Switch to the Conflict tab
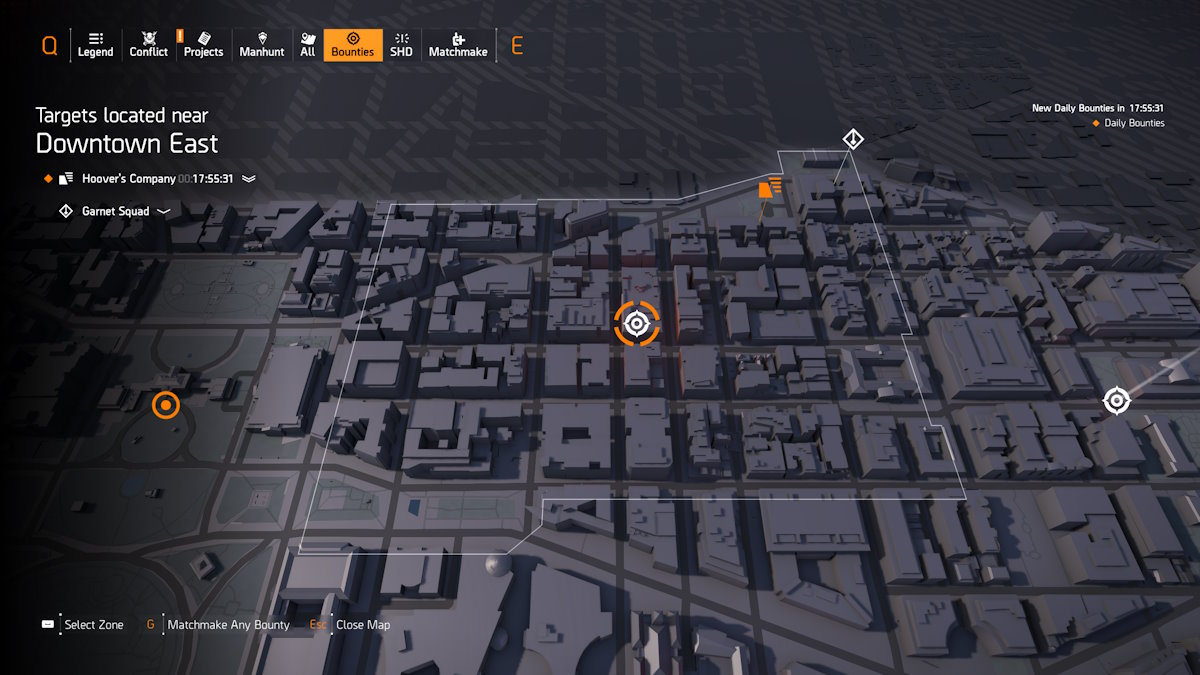This screenshot has width=1200, height=675. click(x=149, y=45)
